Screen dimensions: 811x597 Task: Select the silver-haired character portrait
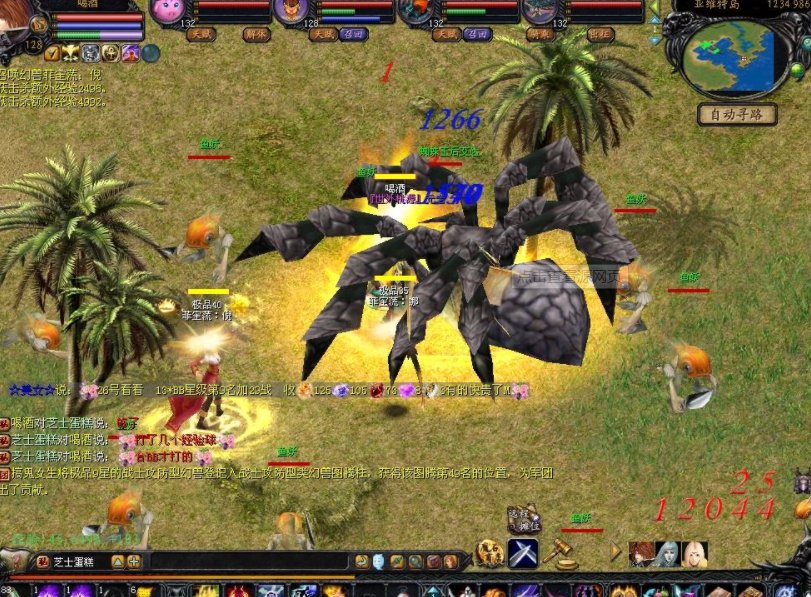pyautogui.click(x=666, y=553)
